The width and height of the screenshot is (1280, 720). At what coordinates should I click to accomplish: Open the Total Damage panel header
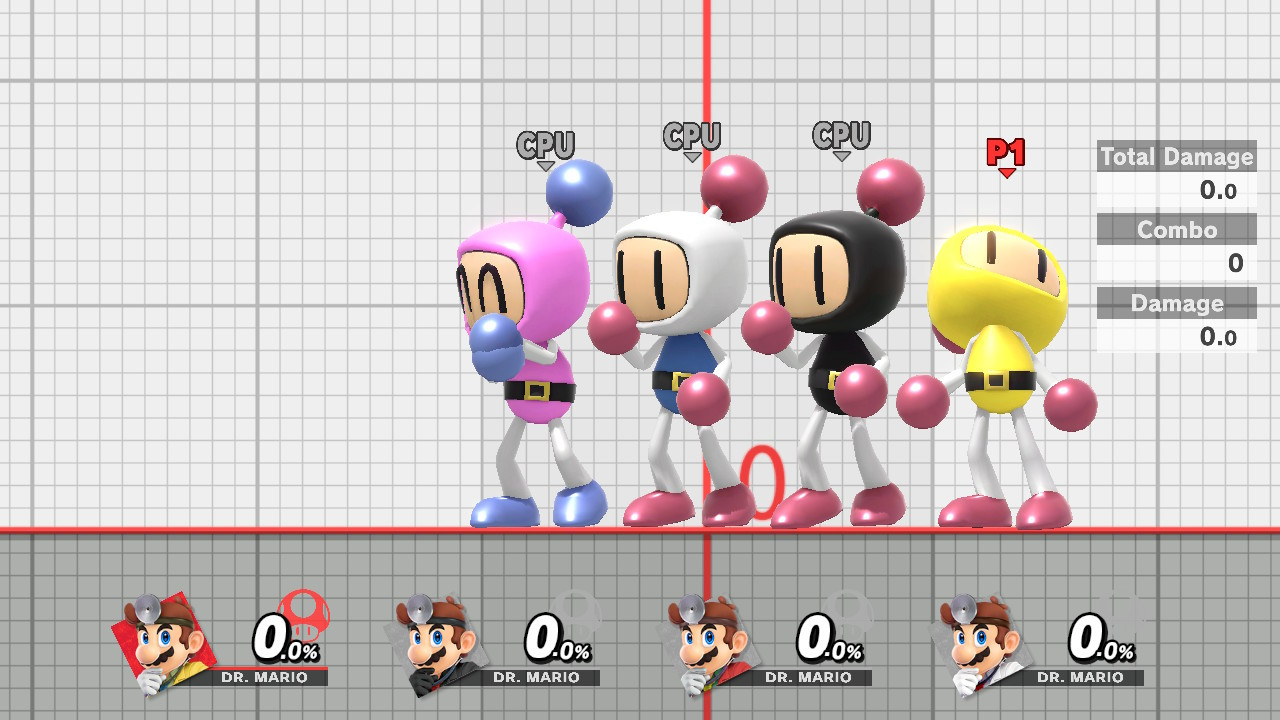coord(1176,157)
